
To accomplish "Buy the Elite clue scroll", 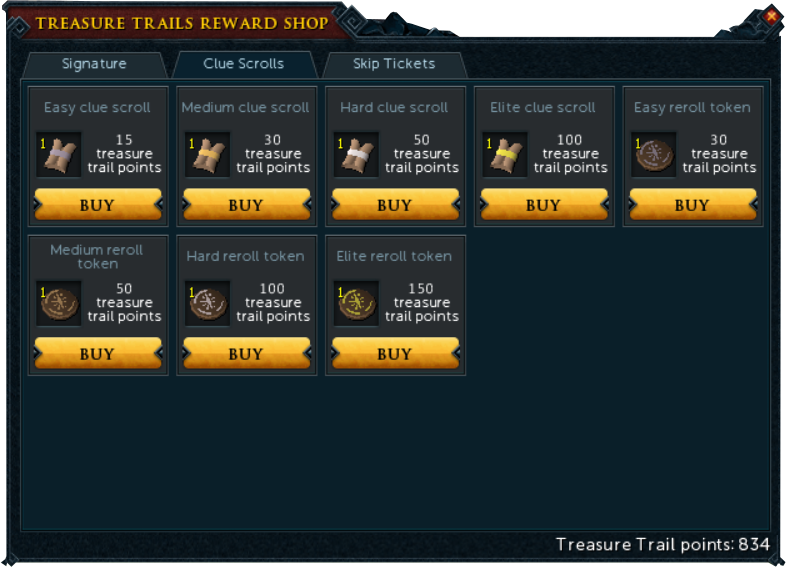I will coord(543,205).
